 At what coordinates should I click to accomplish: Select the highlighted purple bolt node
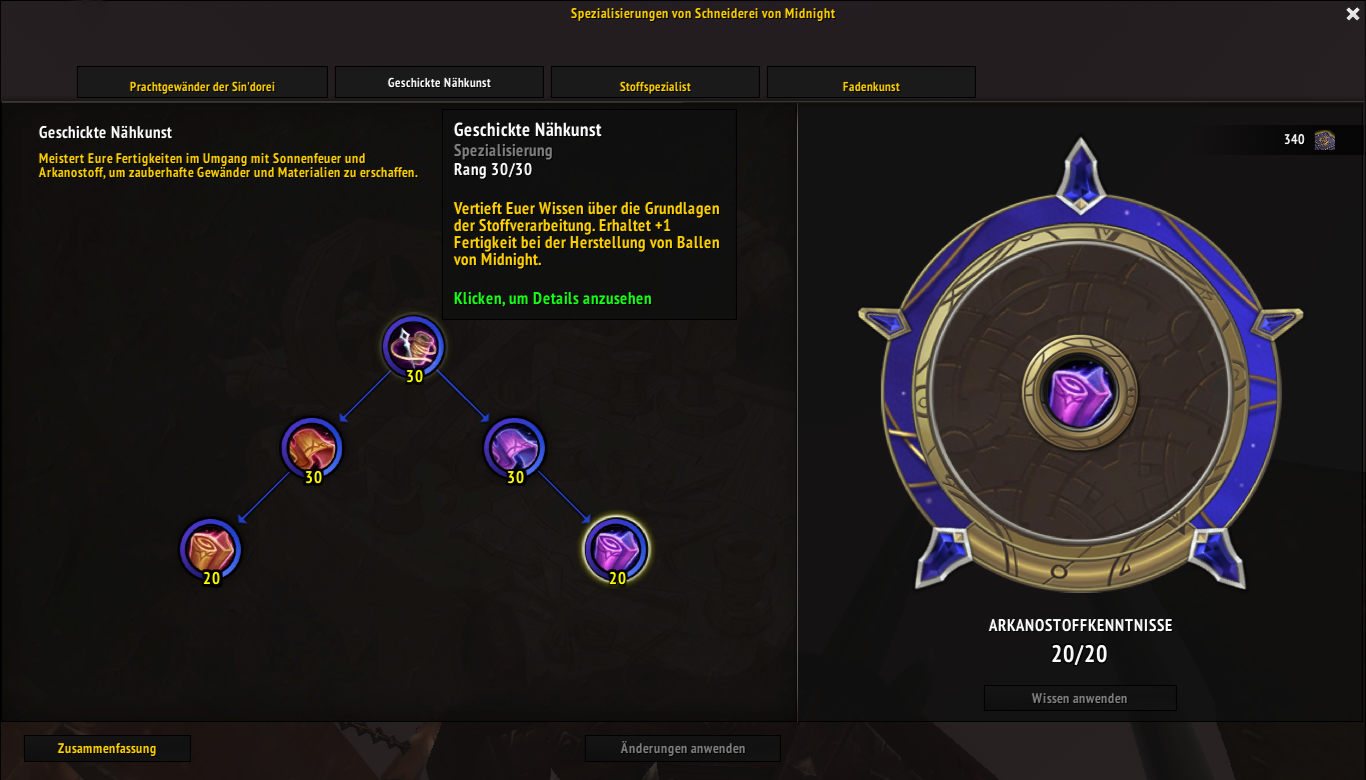(616, 549)
